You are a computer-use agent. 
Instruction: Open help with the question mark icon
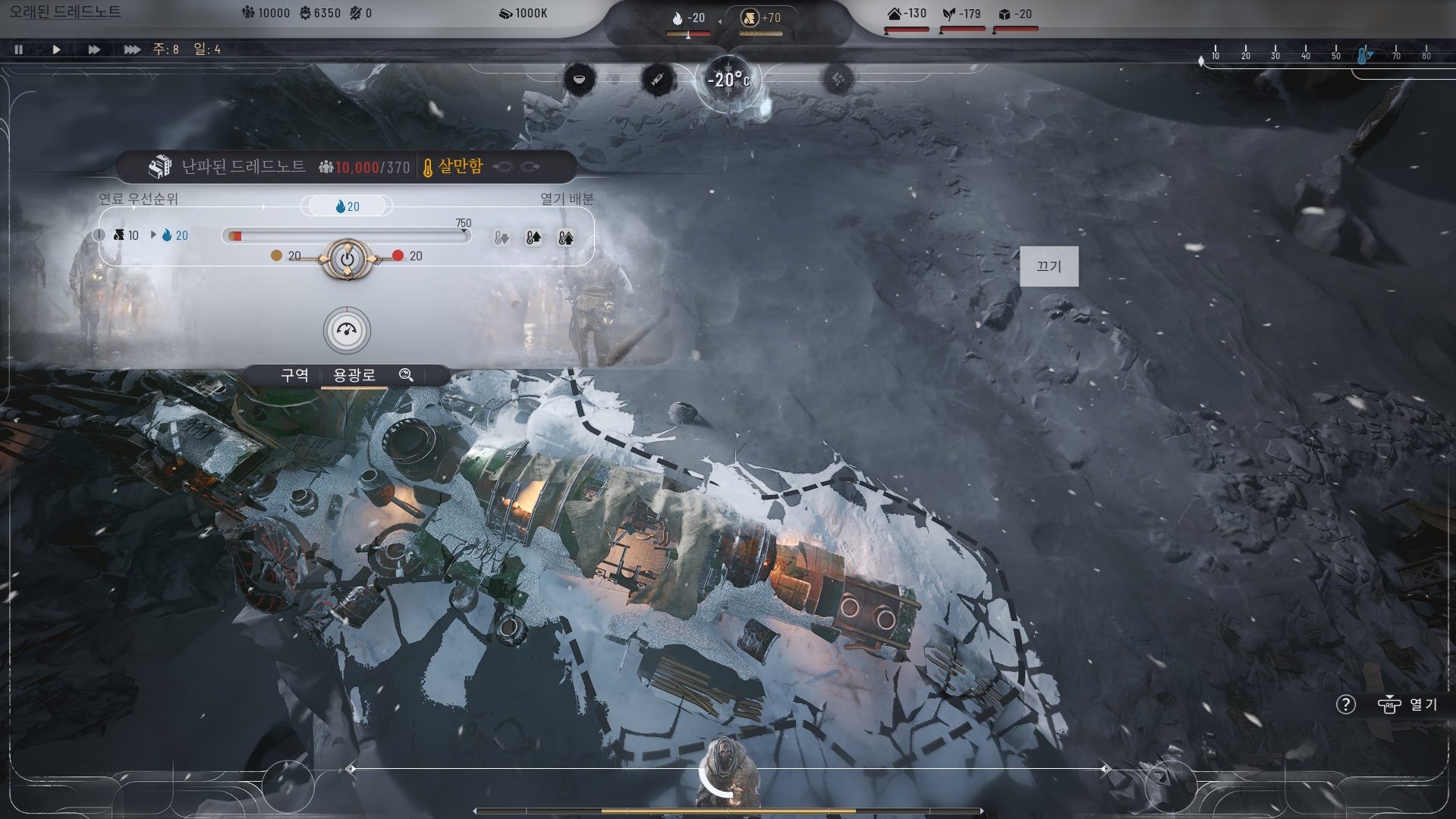pos(1345,704)
